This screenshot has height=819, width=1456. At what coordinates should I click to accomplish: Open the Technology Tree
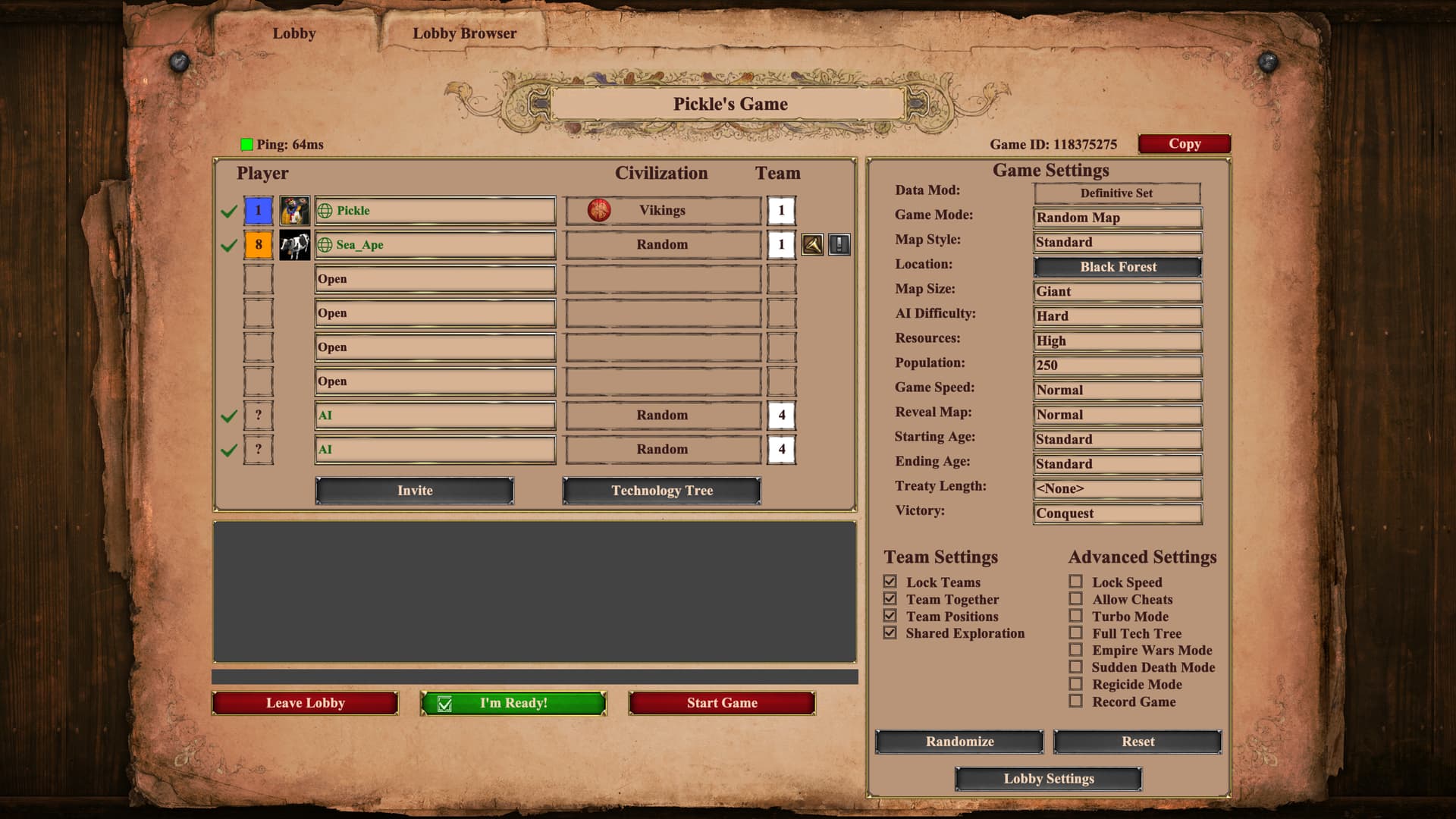point(662,491)
